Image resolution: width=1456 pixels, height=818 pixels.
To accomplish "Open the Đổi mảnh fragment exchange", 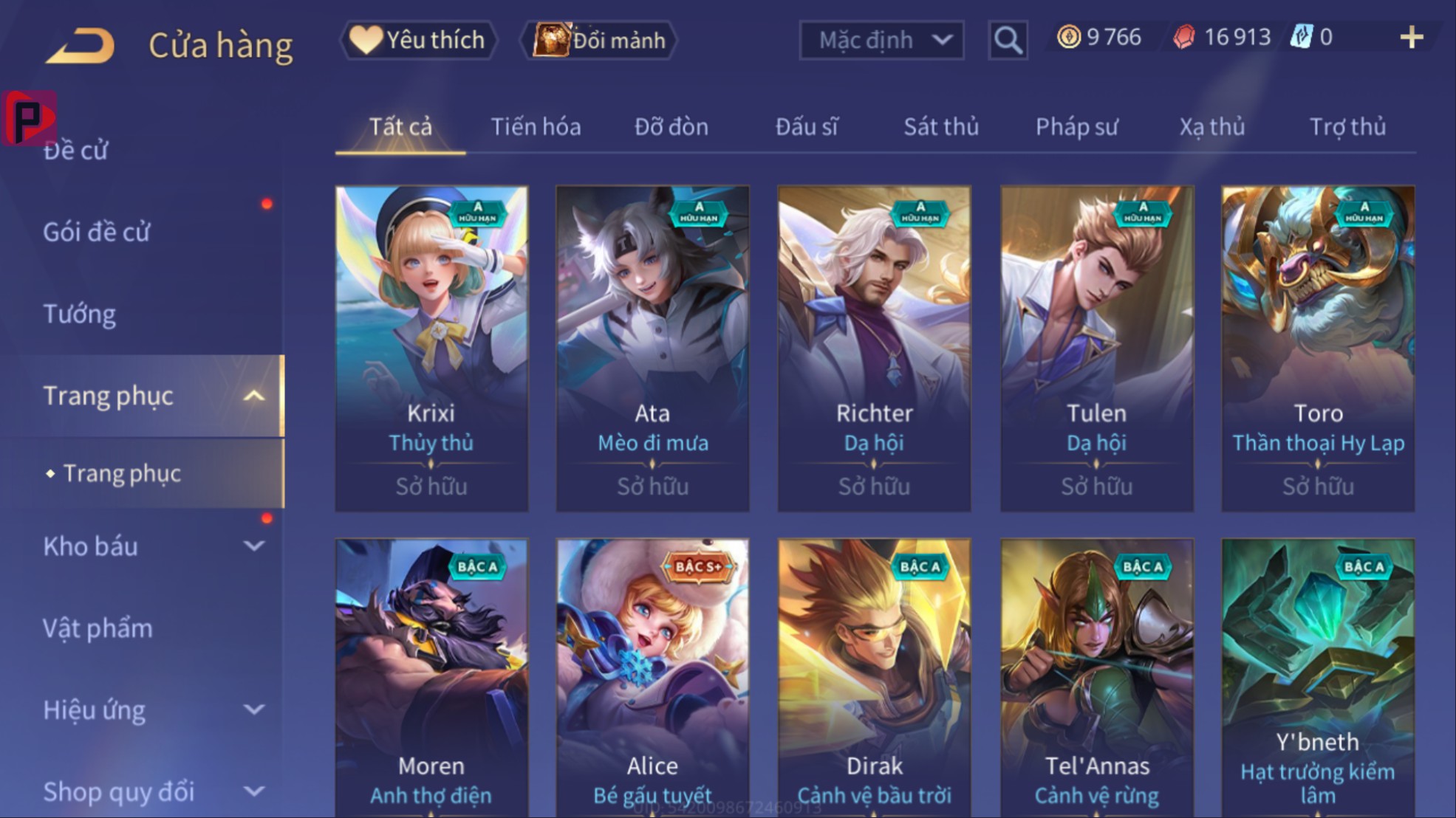I will pyautogui.click(x=599, y=40).
